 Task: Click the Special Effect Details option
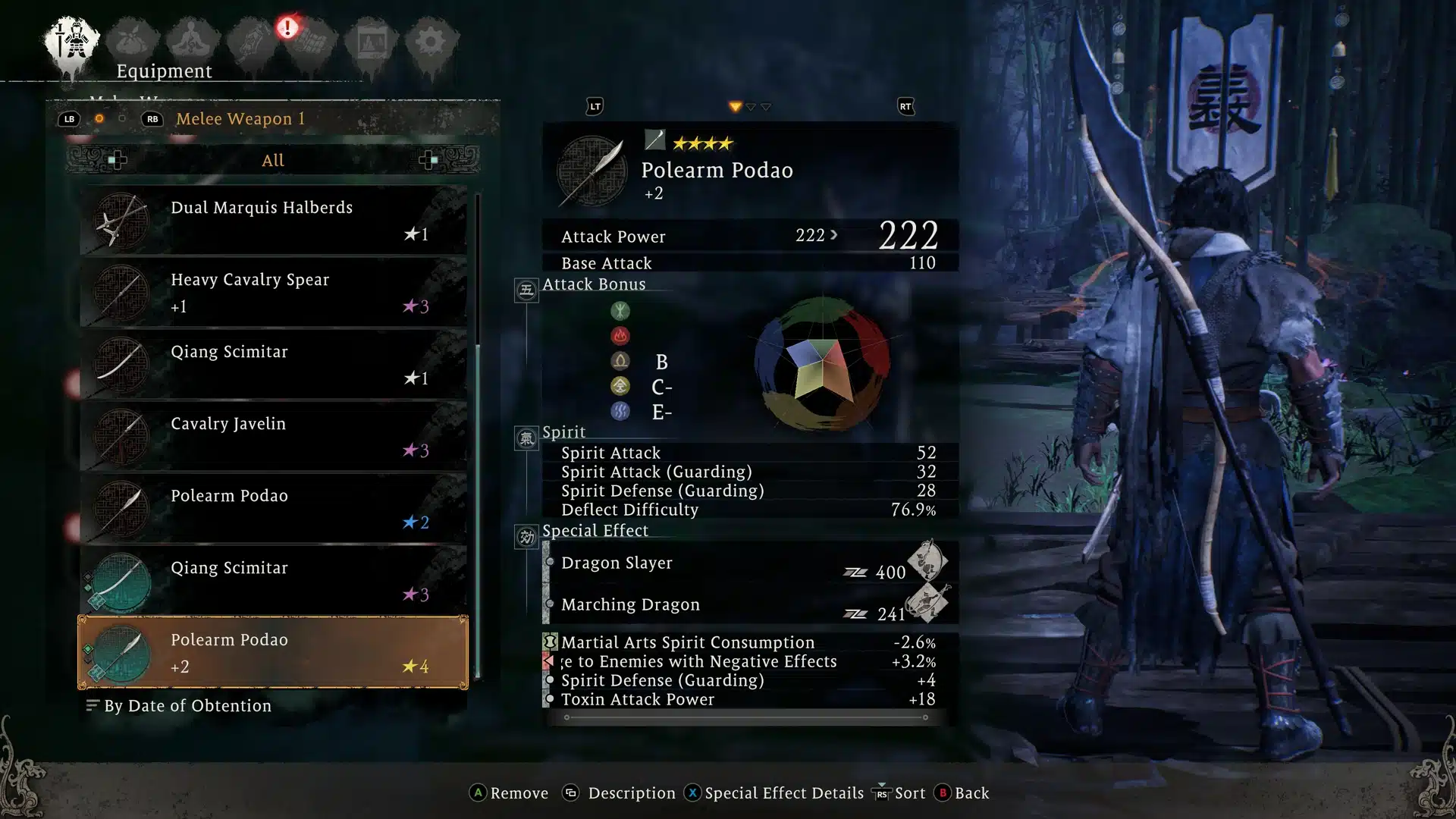[775, 793]
